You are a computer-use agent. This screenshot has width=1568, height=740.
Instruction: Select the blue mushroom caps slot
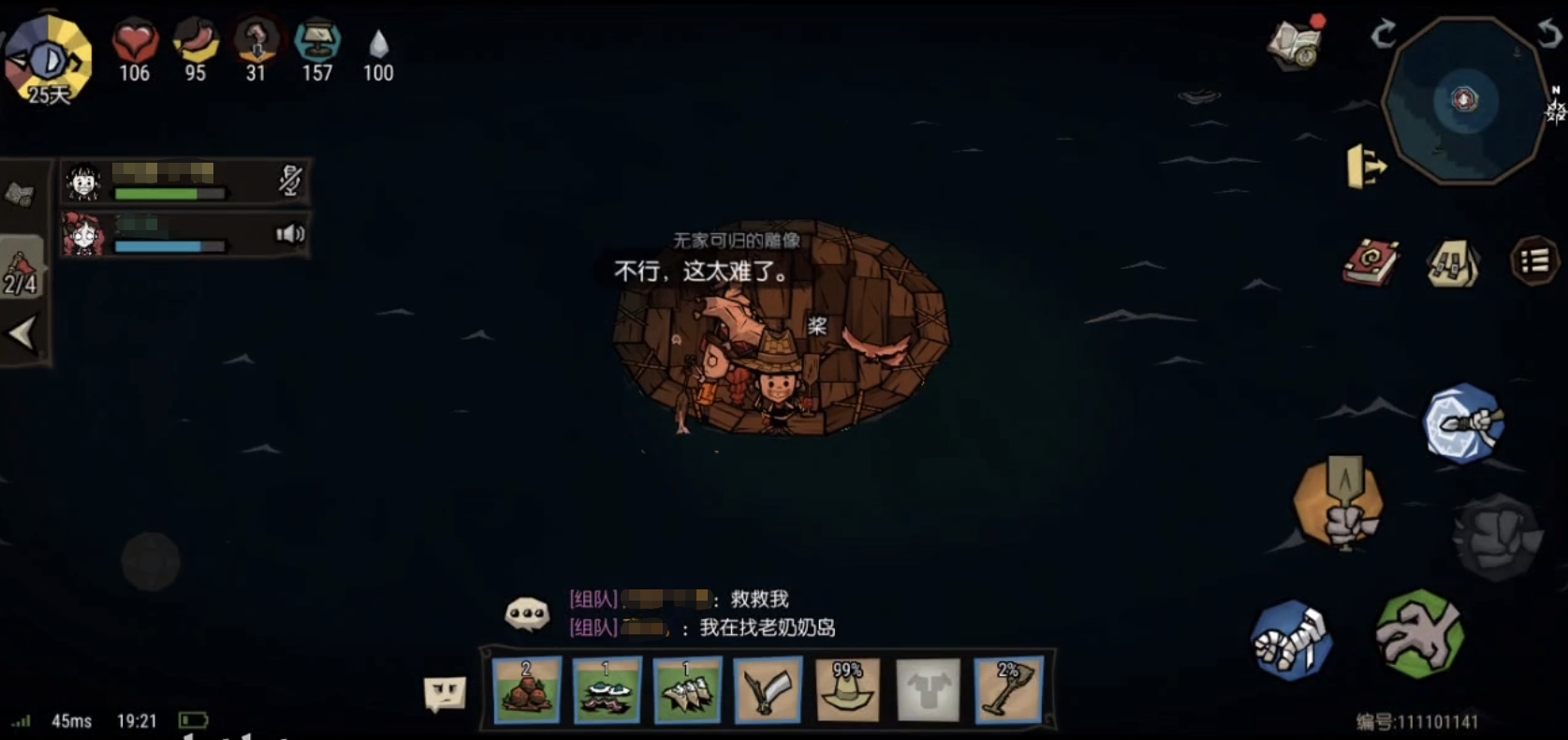[607, 690]
